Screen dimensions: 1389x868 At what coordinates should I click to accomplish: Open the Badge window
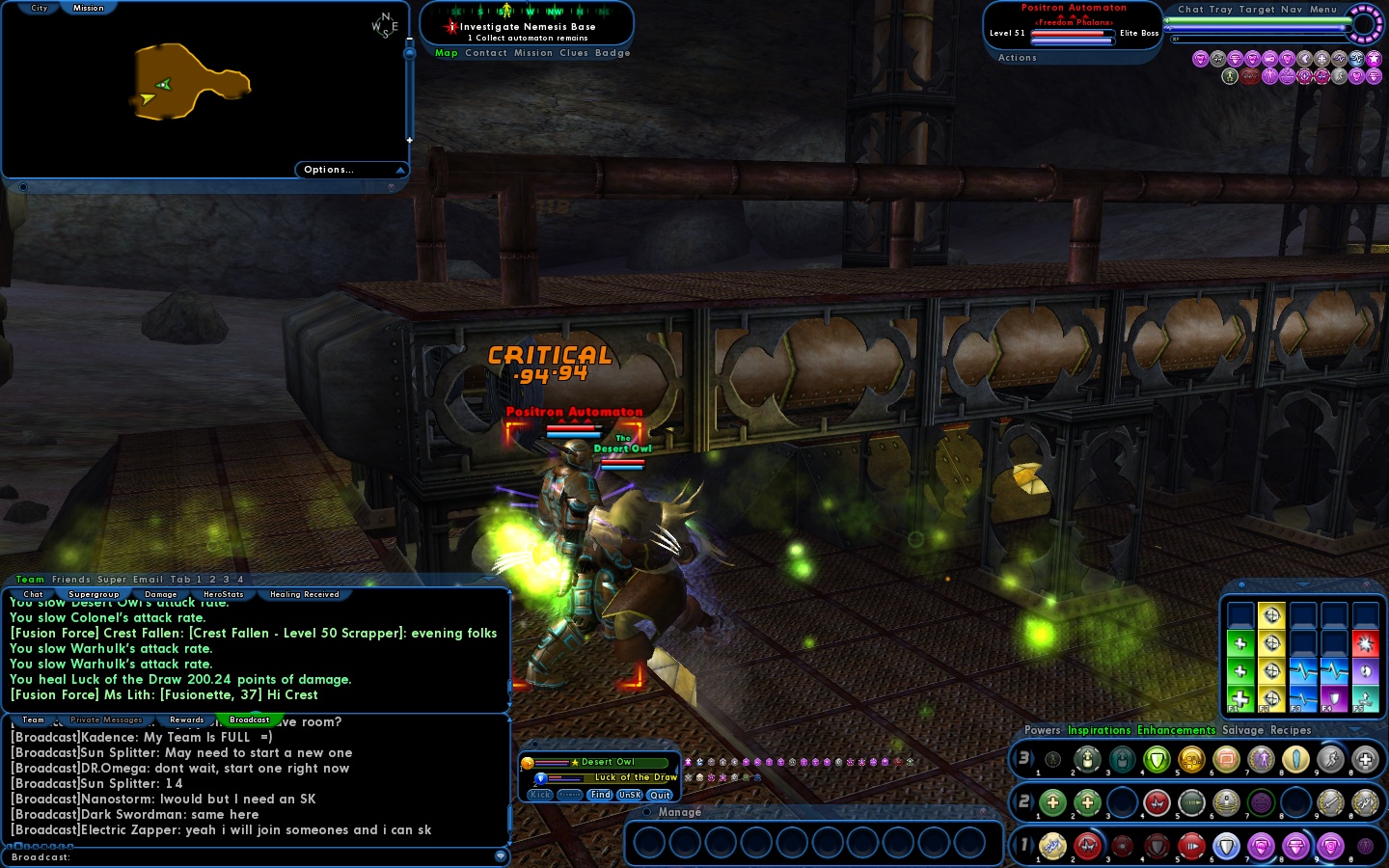(613, 53)
